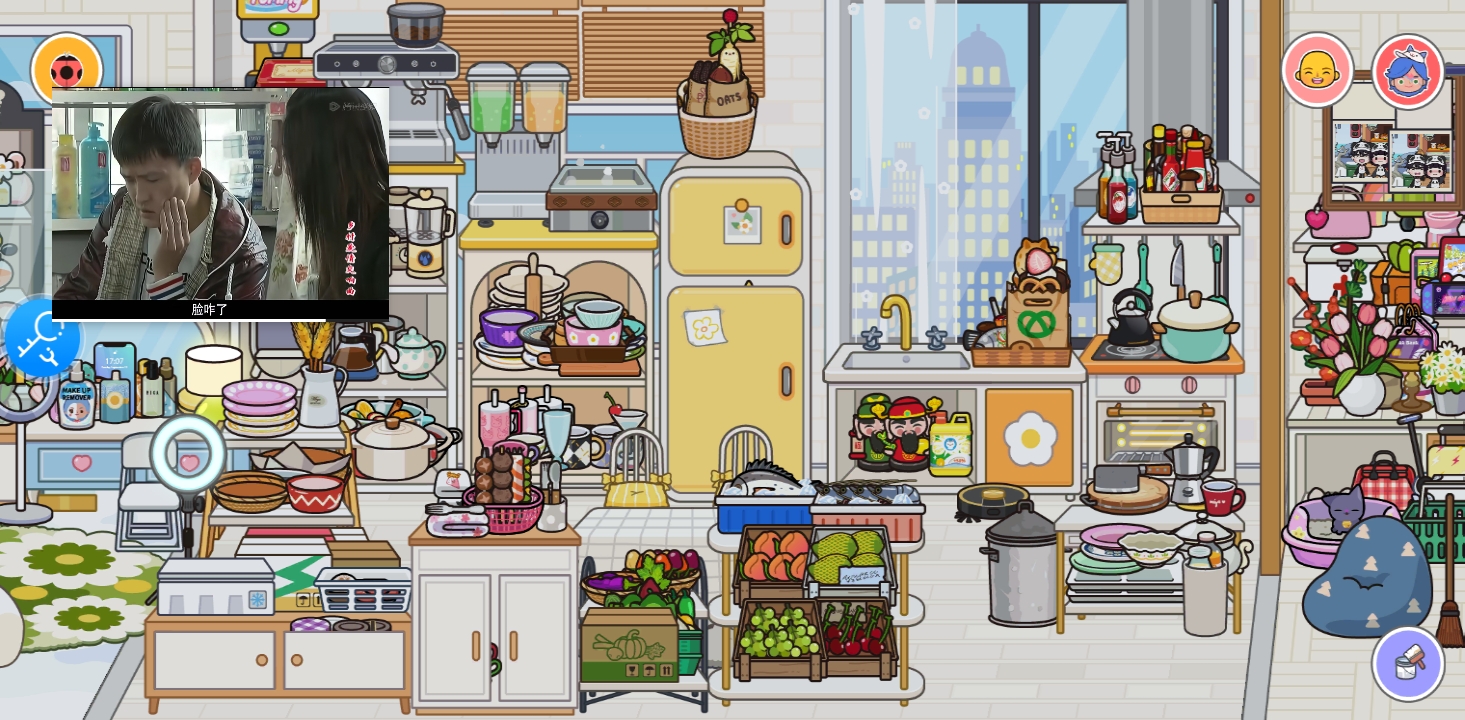This screenshot has height=720, width=1465.
Task: Tap the blue floating tools overlay button
Action: tap(42, 337)
